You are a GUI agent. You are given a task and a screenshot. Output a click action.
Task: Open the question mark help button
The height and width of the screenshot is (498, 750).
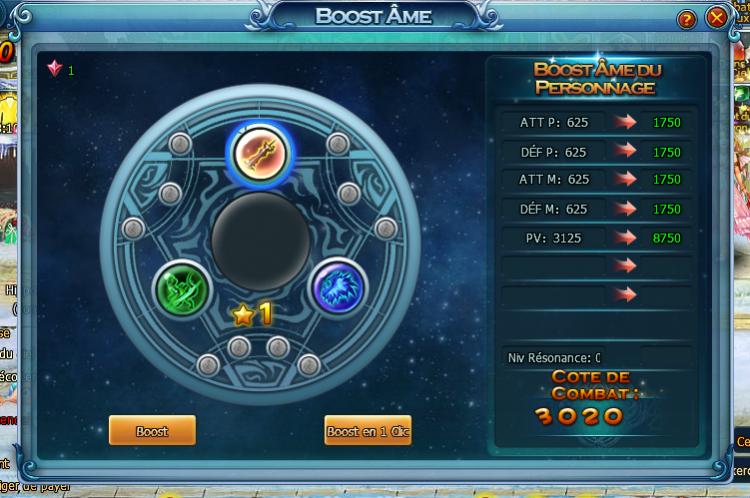[x=686, y=19]
